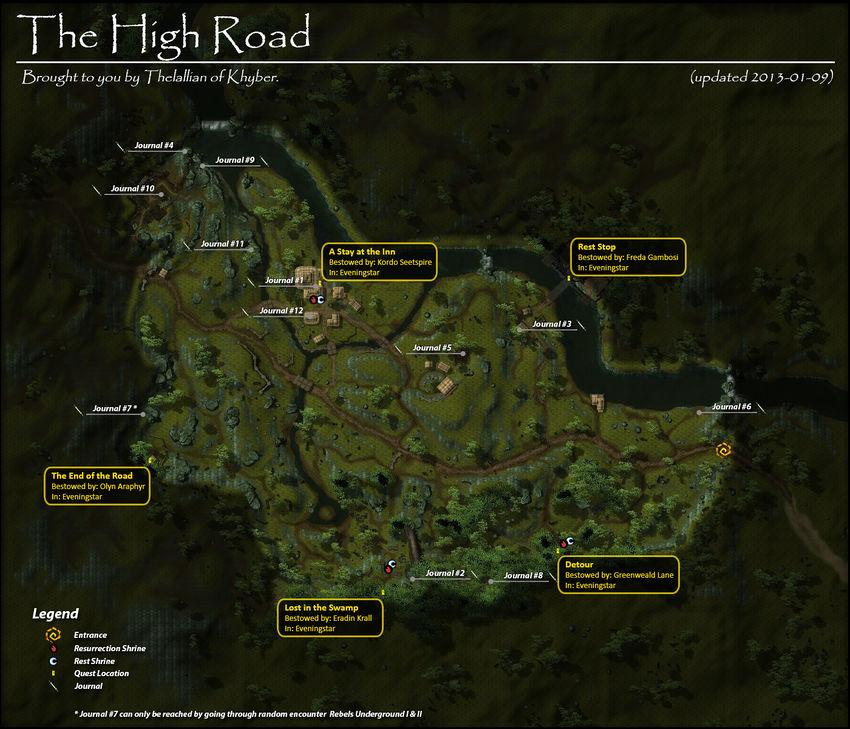Click the Journal #5 map label
The image size is (850, 729).
[x=432, y=348]
